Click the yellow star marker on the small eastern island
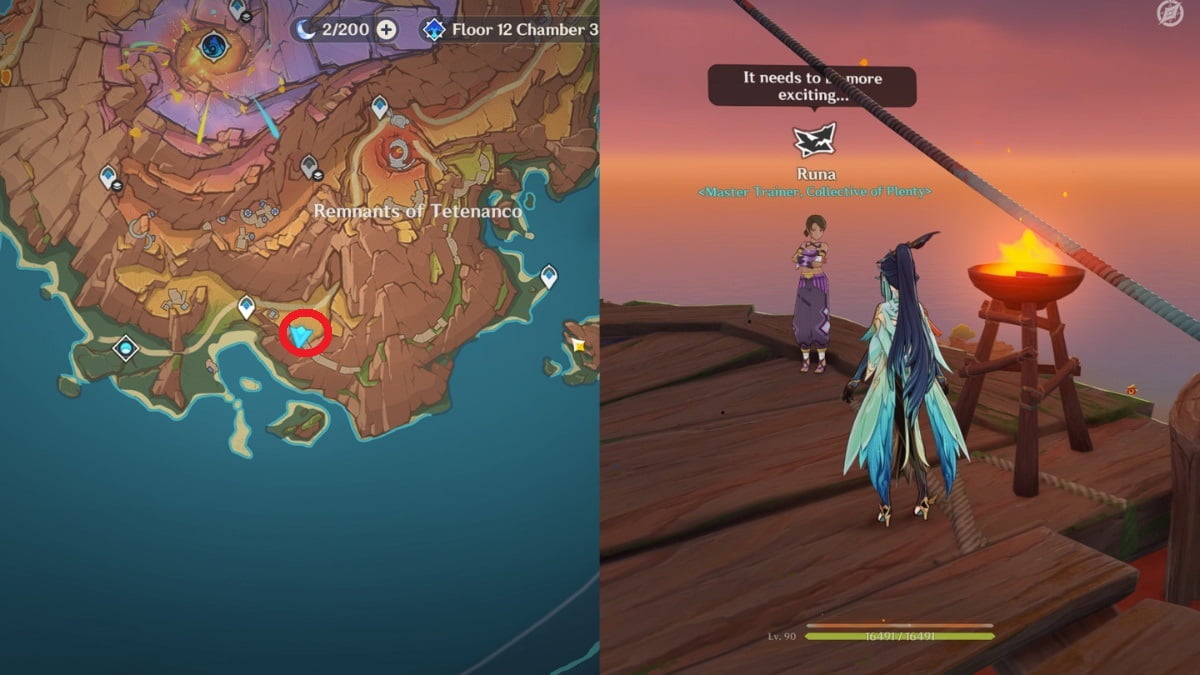This screenshot has height=675, width=1200. pyautogui.click(x=578, y=346)
